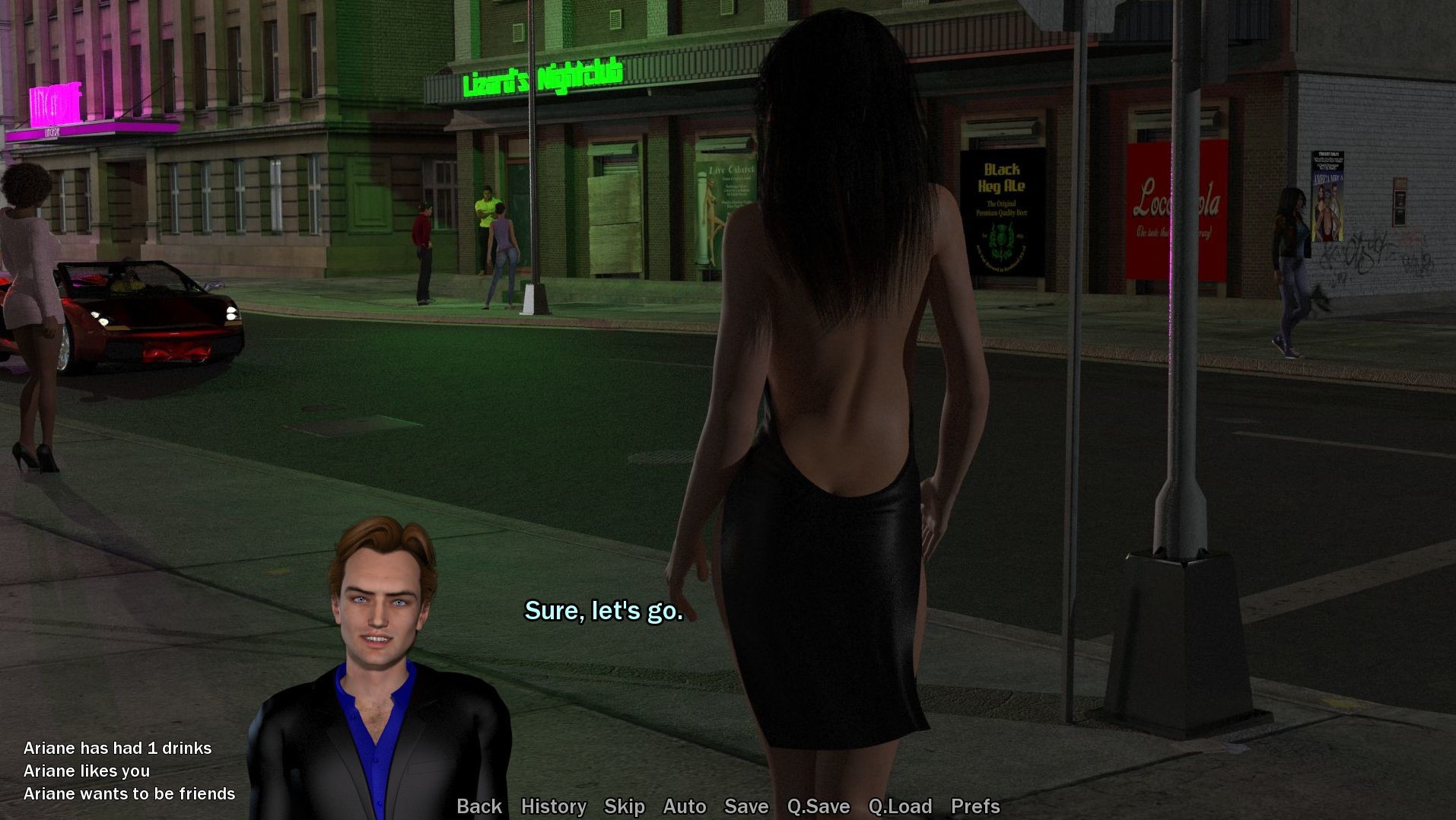Click the 'Ariane has had 1 drinks' text
The width and height of the screenshot is (1456, 820).
pos(117,748)
